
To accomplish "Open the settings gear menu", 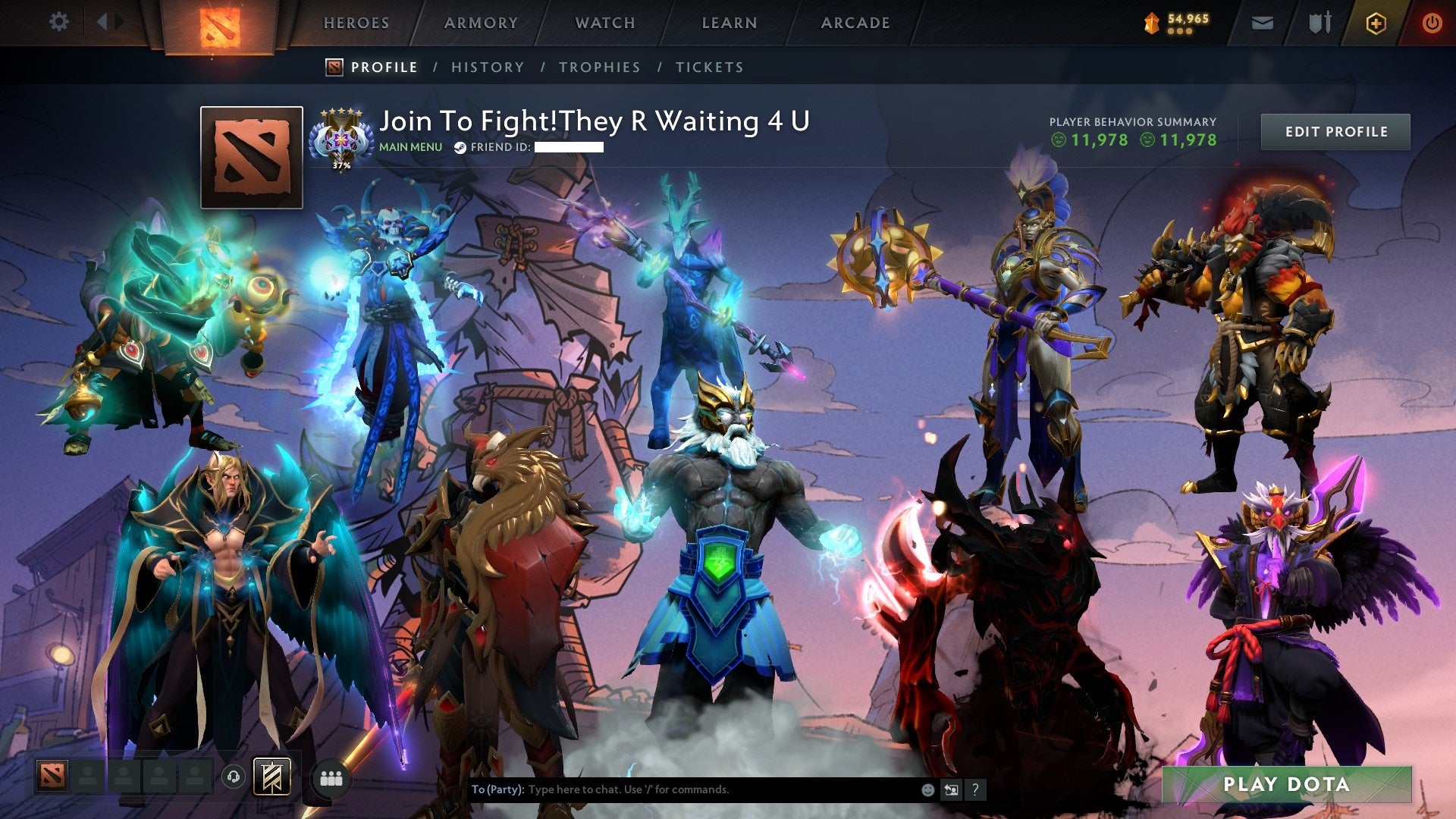I will (59, 21).
